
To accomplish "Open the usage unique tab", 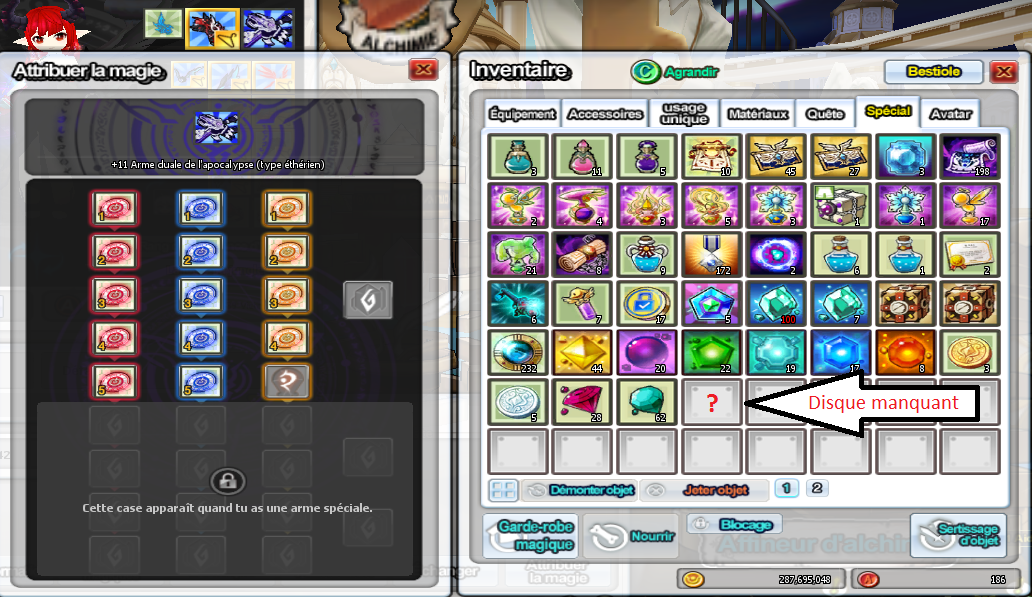I will 684,113.
